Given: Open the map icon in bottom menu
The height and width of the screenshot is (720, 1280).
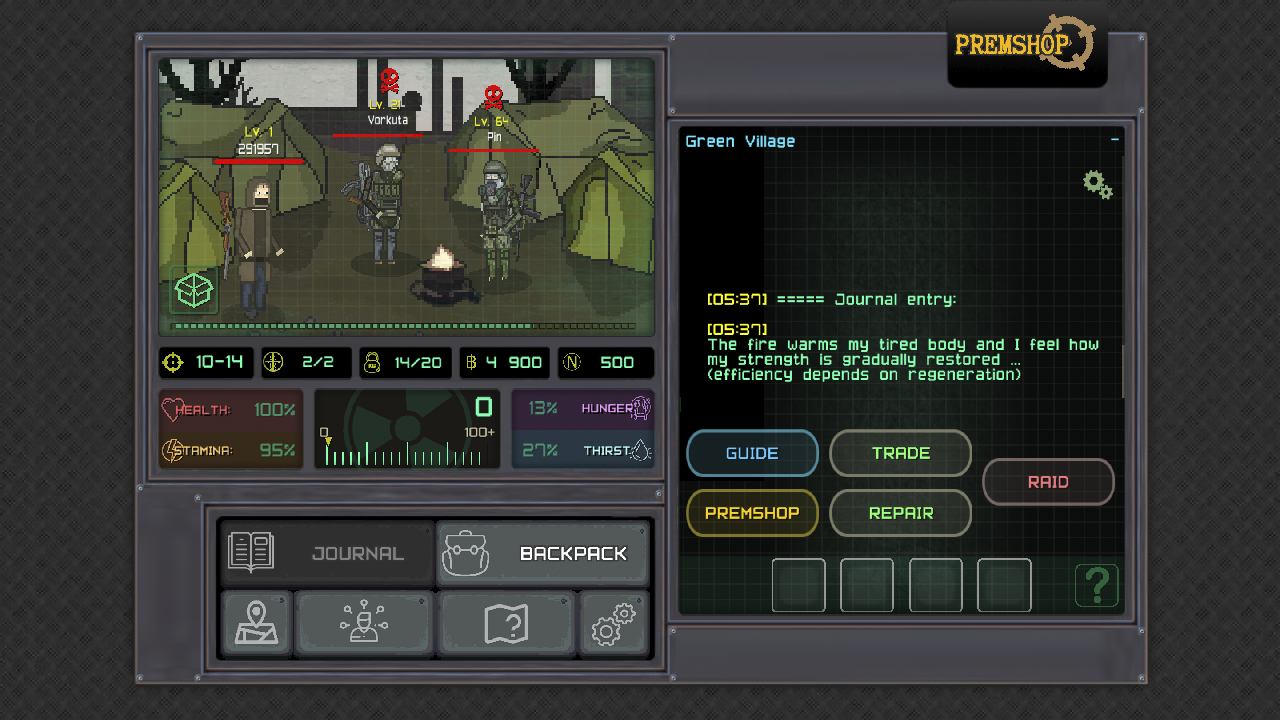Looking at the screenshot, I should pos(256,623).
